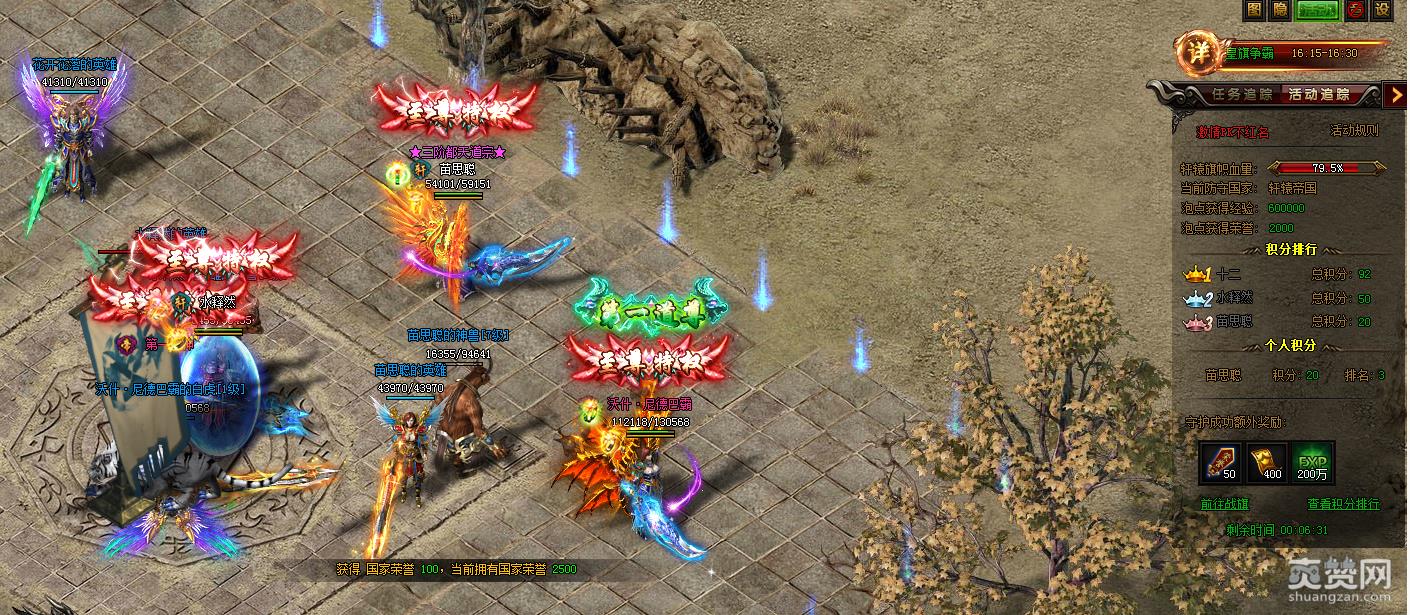Image resolution: width=1410 pixels, height=615 pixels.
Task: Follow the 前往战旗 go-to-banner link
Action: click(1225, 504)
